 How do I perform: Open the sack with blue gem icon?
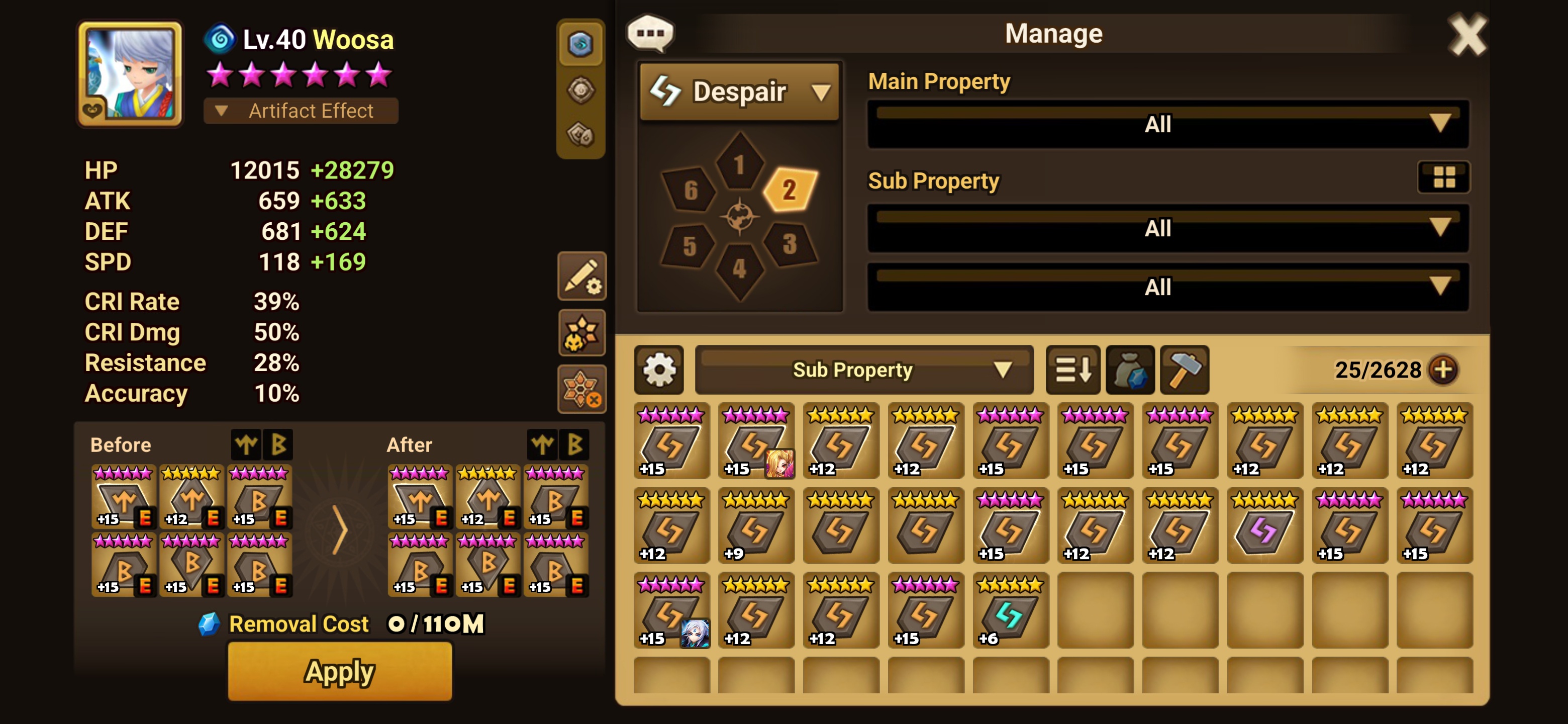coord(1130,370)
